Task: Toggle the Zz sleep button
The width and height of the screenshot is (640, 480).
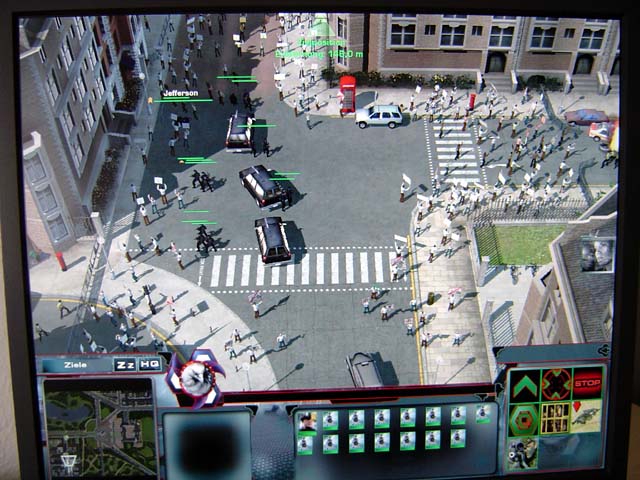Action: [x=125, y=364]
